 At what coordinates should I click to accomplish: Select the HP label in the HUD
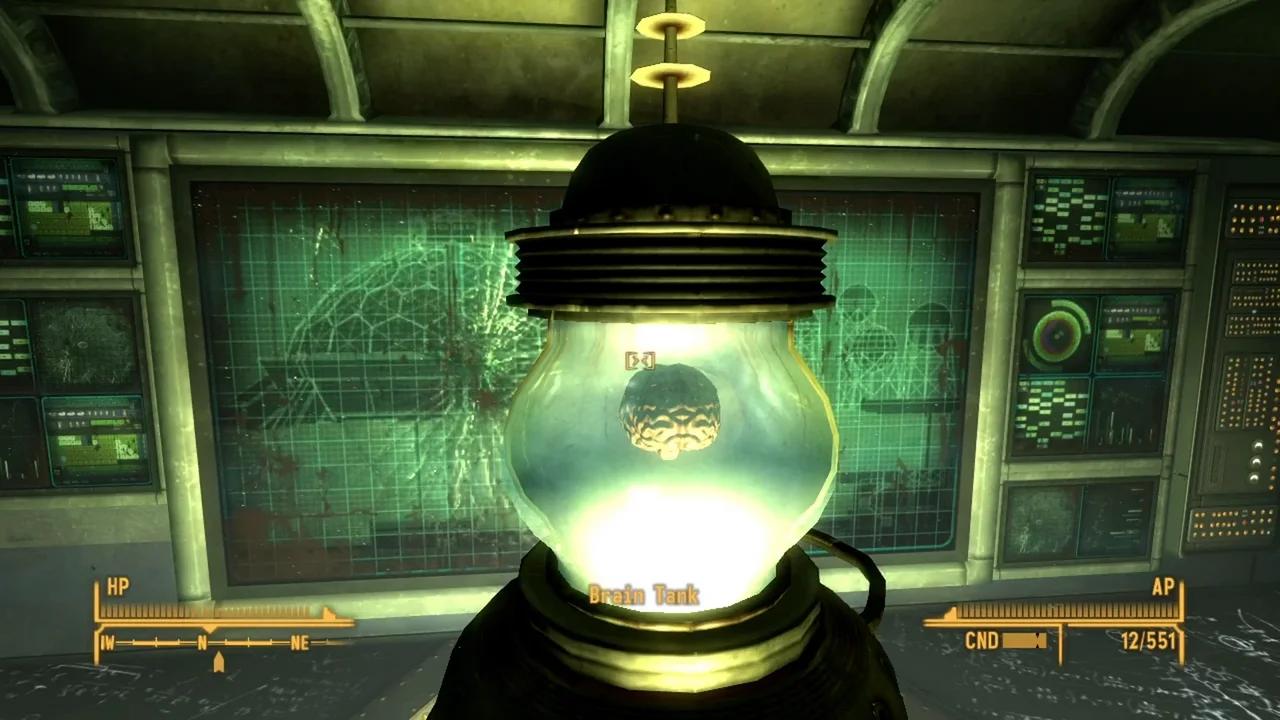pos(117,587)
